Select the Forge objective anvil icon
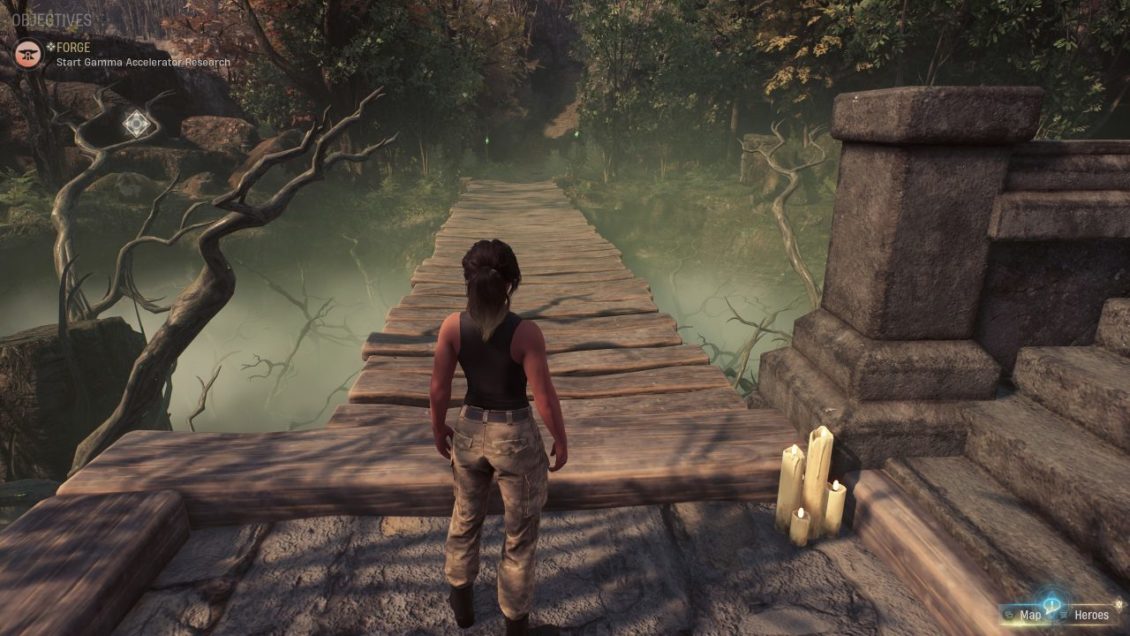 point(28,53)
